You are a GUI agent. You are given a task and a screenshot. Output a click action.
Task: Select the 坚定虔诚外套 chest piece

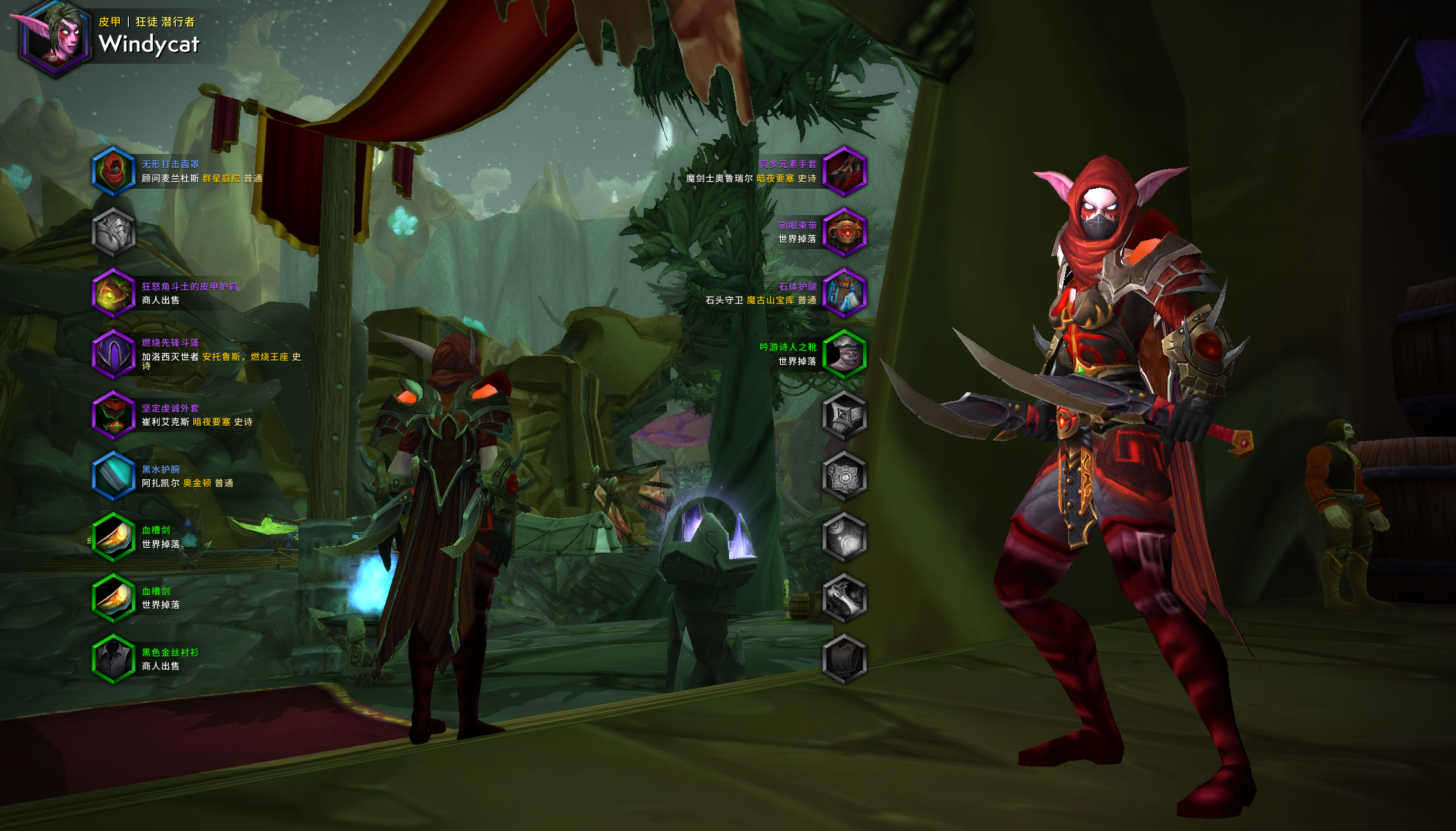click(113, 415)
